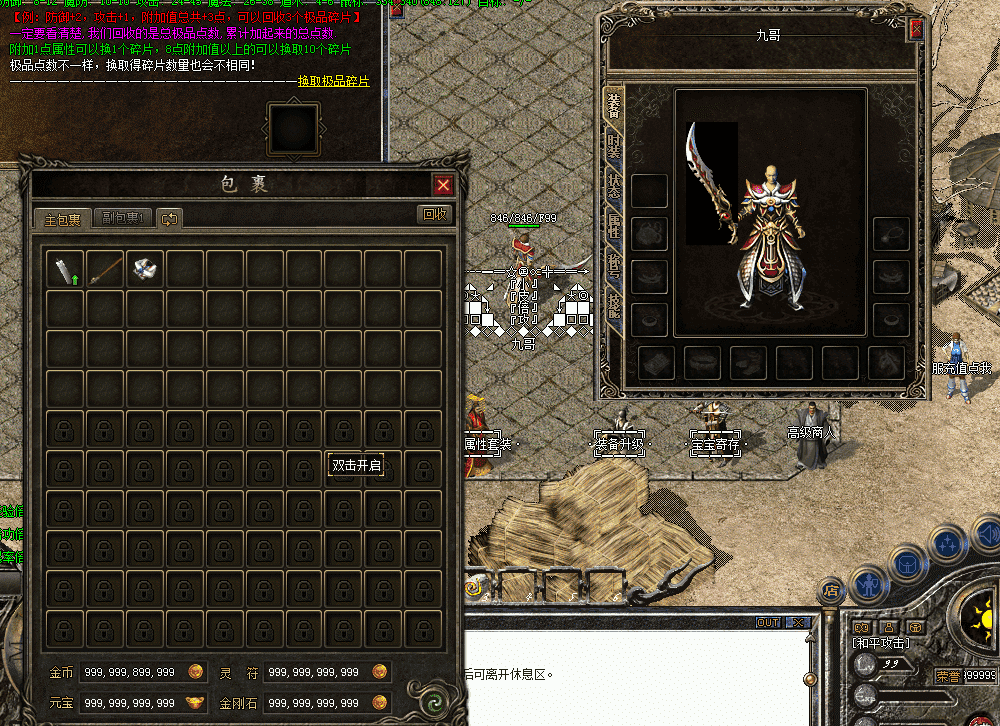
Task: Click the arrows swap icon beside bag tabs
Action: 170,218
